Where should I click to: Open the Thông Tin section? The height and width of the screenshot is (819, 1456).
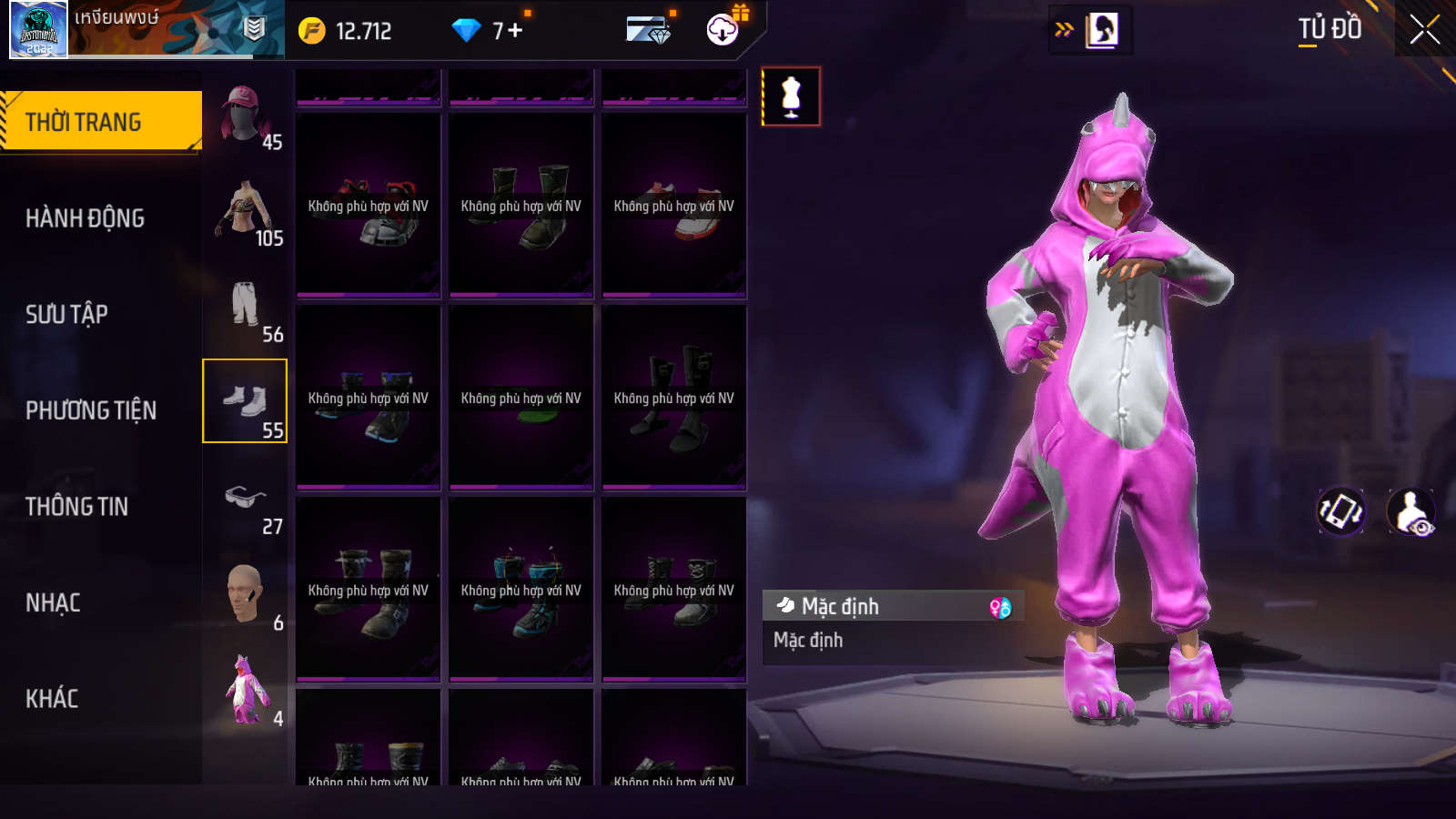click(x=76, y=507)
